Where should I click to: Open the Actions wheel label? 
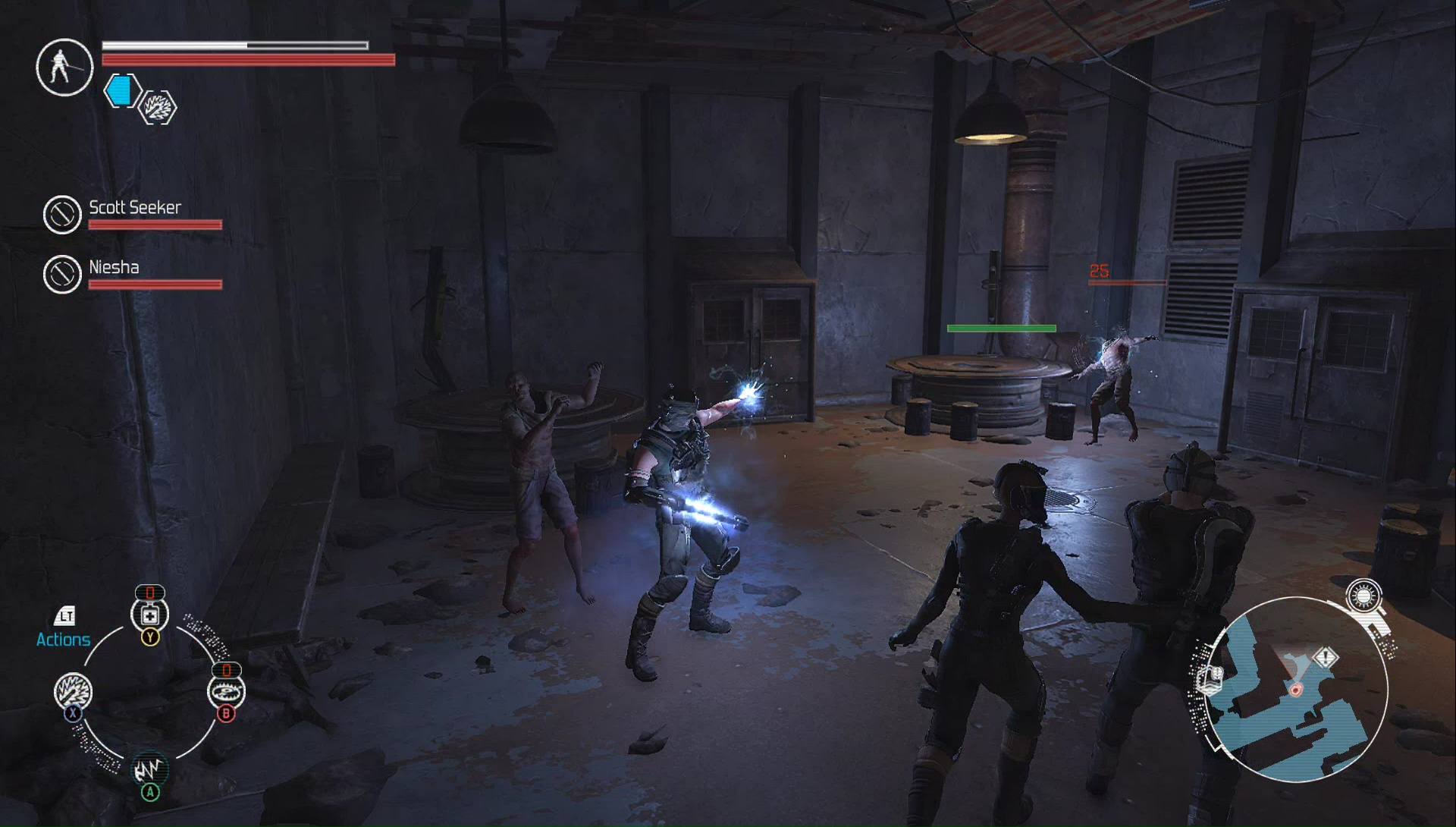pos(64,639)
